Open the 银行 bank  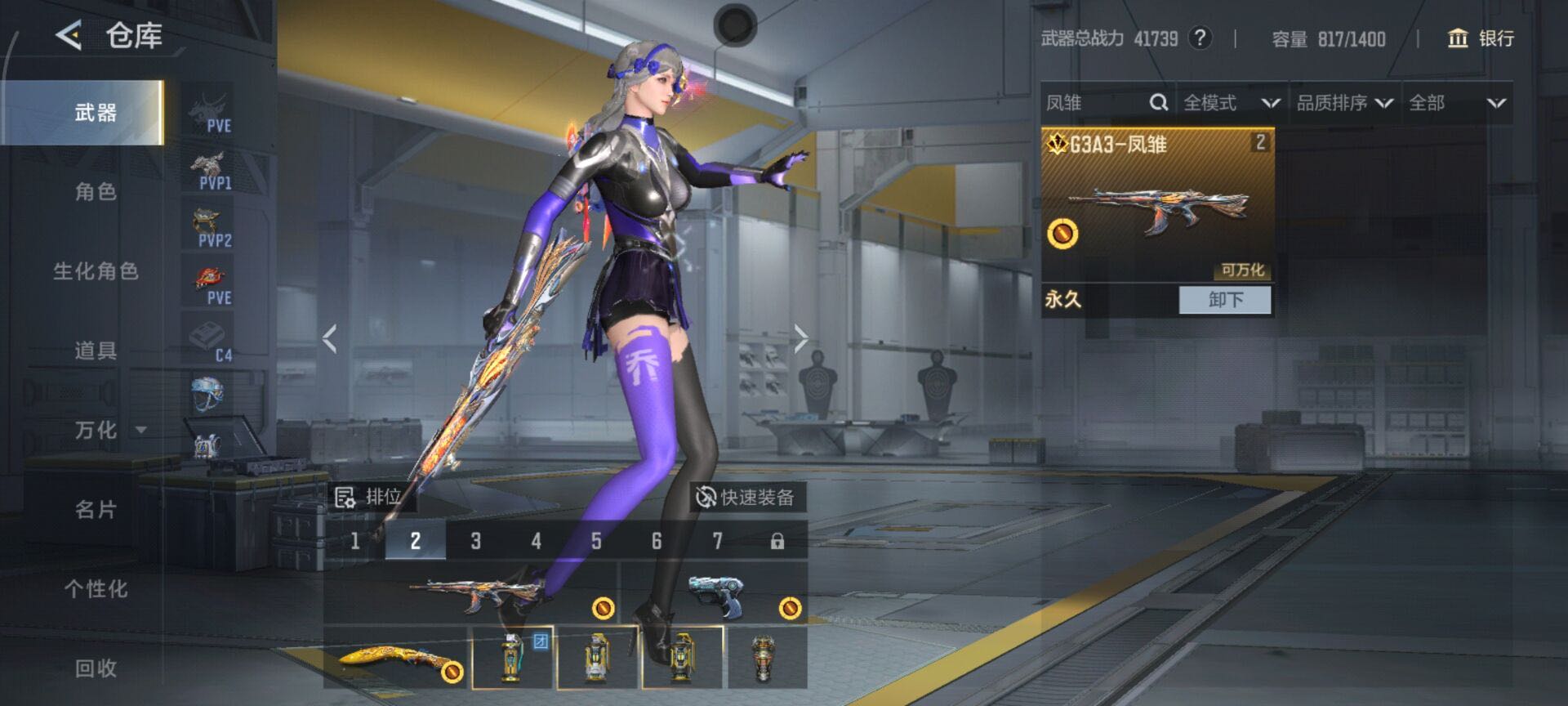point(1481,38)
